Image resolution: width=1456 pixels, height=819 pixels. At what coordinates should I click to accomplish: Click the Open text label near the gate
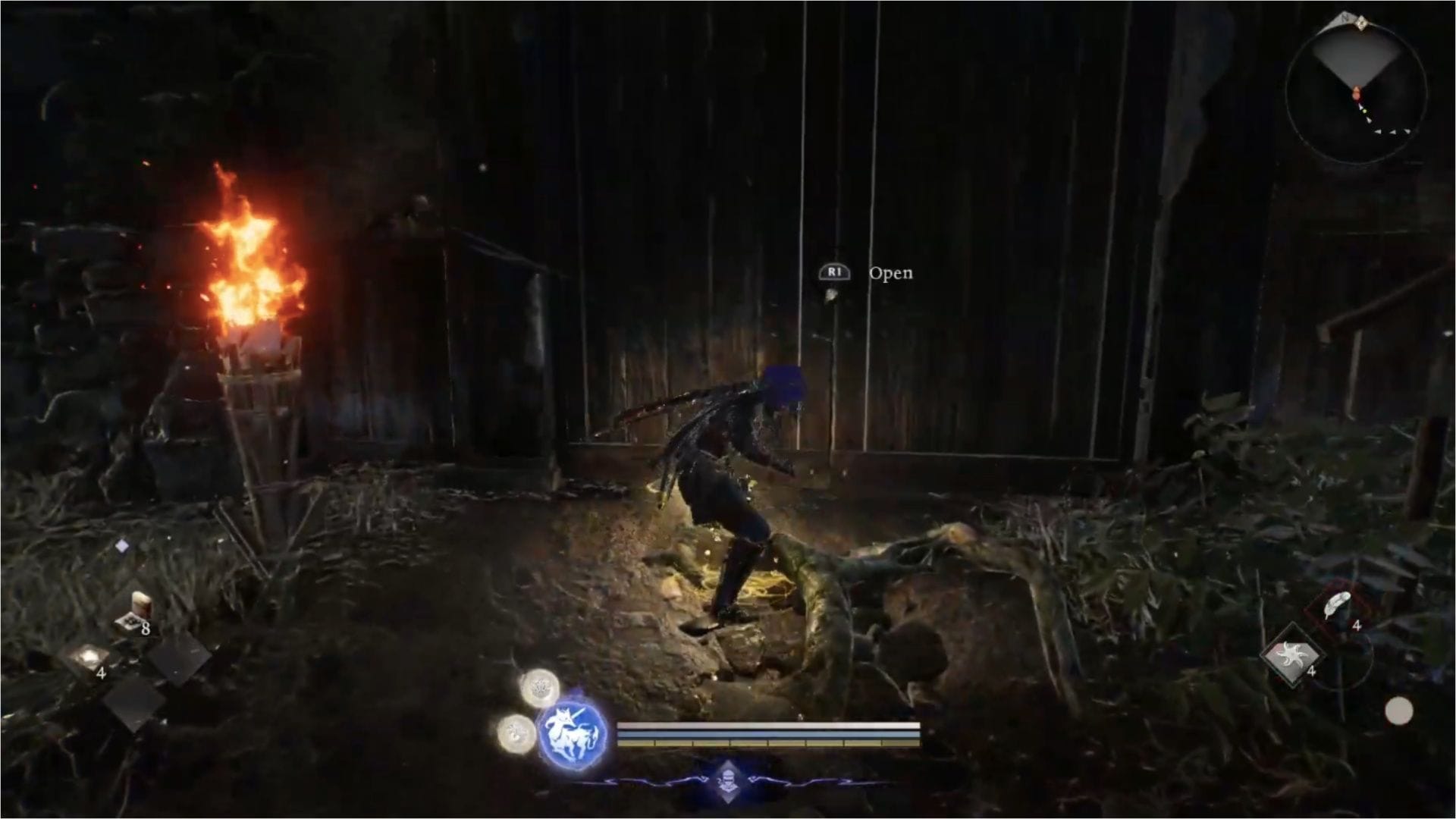point(891,274)
